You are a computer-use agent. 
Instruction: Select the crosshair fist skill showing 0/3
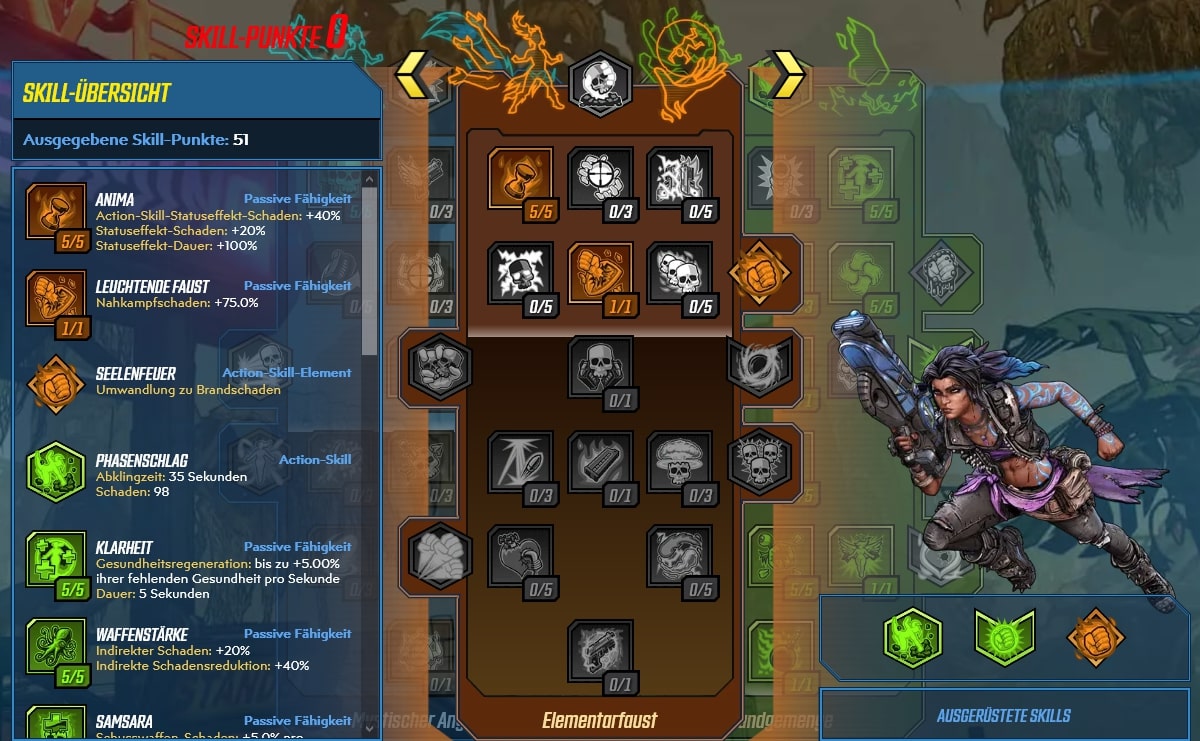(x=600, y=180)
